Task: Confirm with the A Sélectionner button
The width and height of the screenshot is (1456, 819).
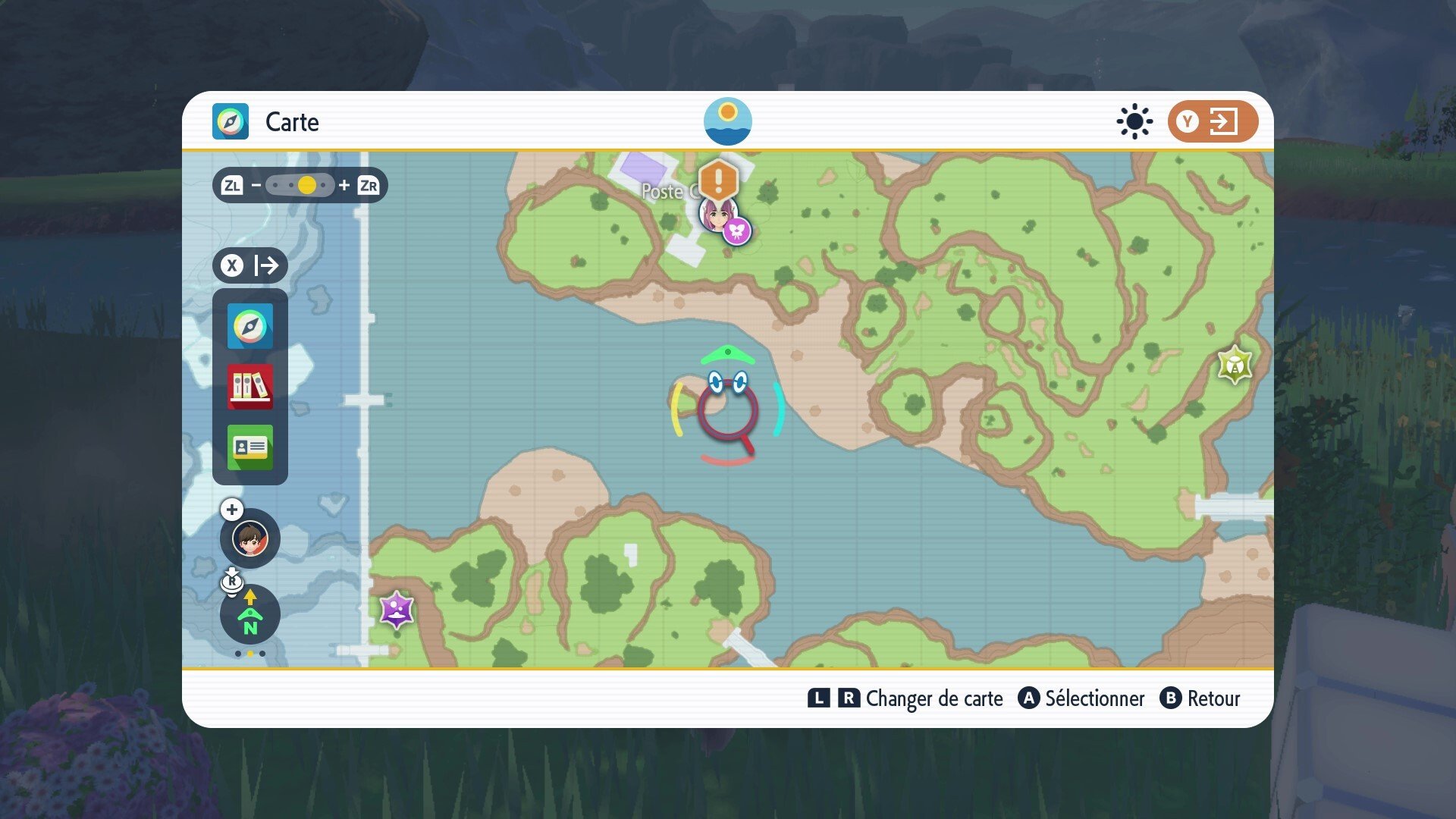Action: 1082,699
